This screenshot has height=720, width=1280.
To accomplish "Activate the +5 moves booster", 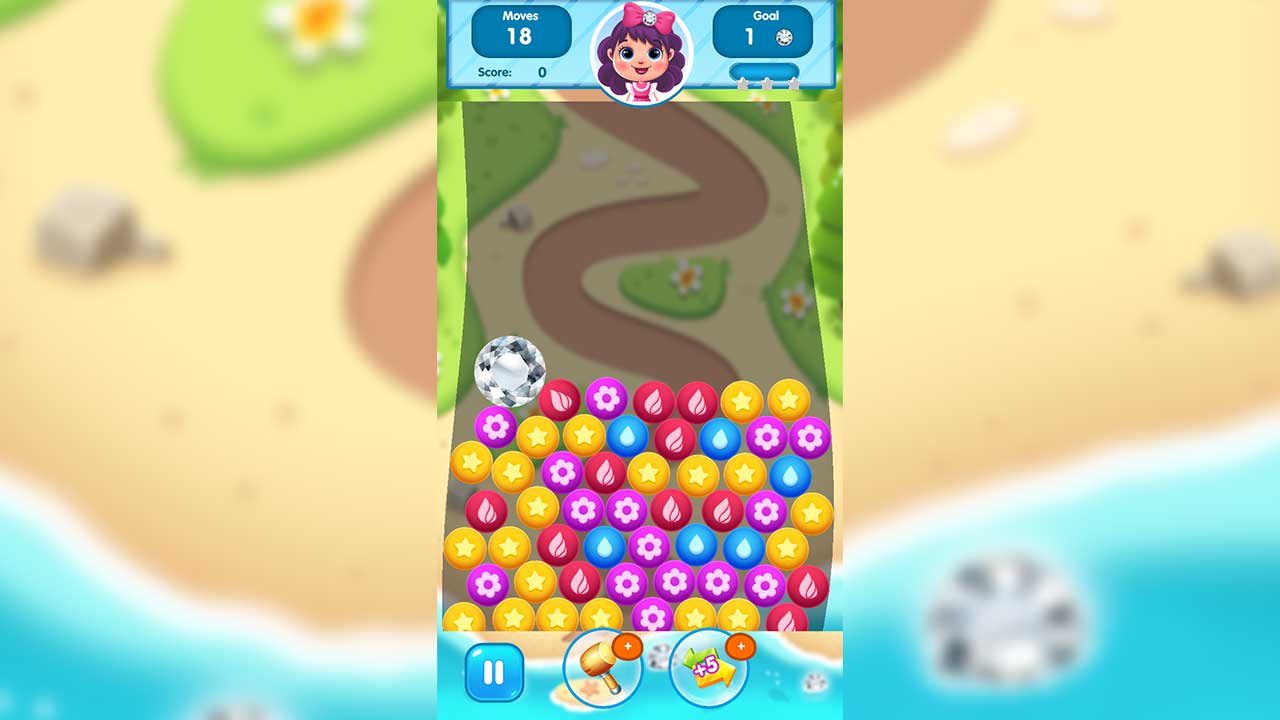I will [707, 672].
